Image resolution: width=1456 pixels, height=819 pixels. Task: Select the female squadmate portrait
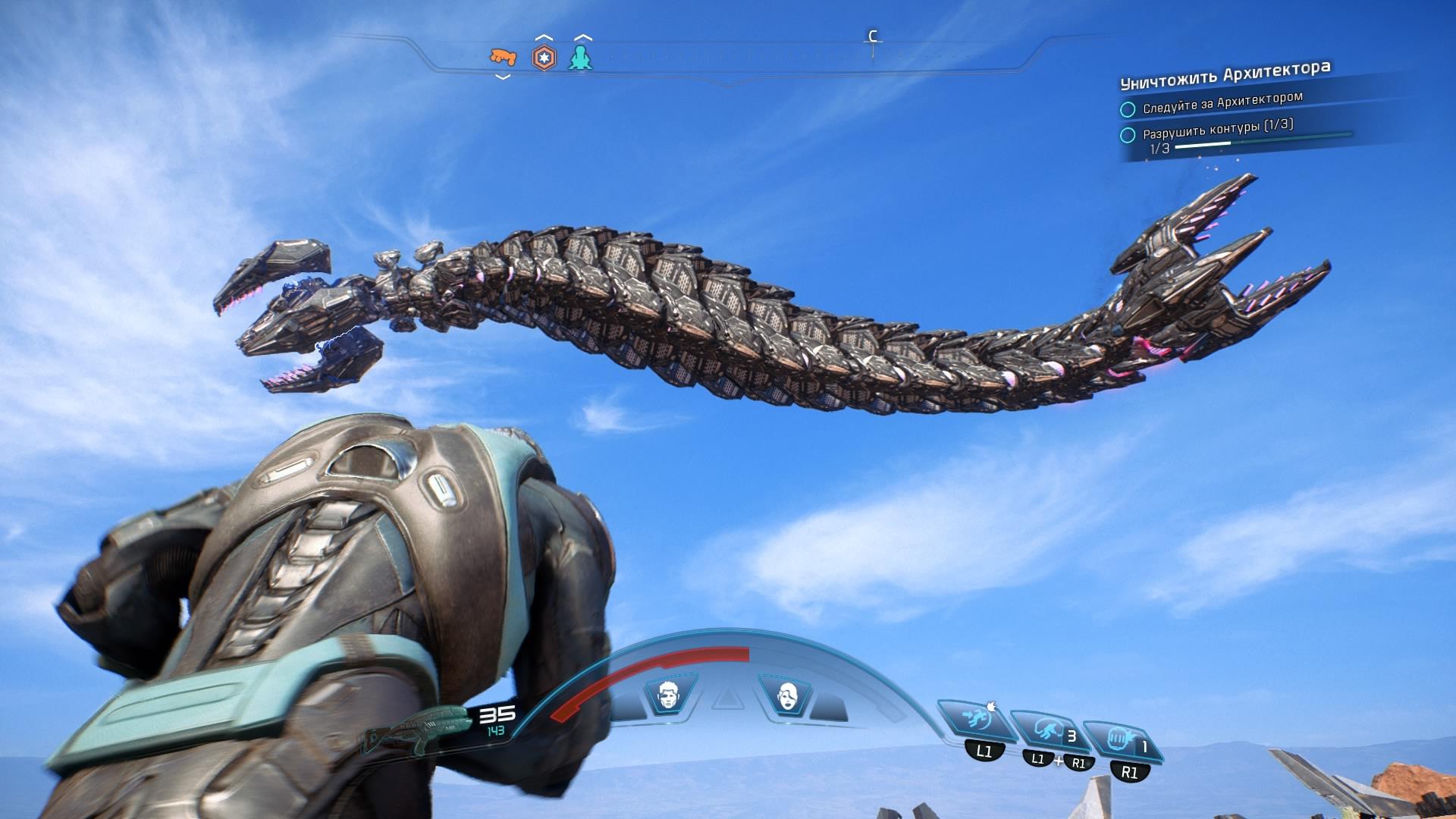click(788, 695)
